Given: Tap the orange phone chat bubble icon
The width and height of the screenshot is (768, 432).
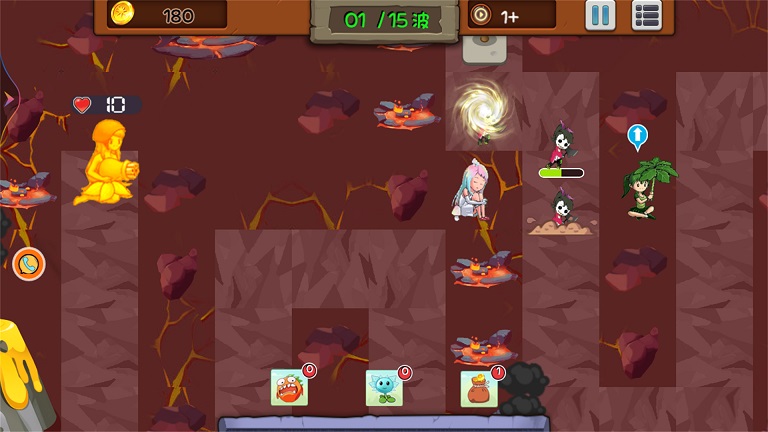Looking at the screenshot, I should (29, 264).
